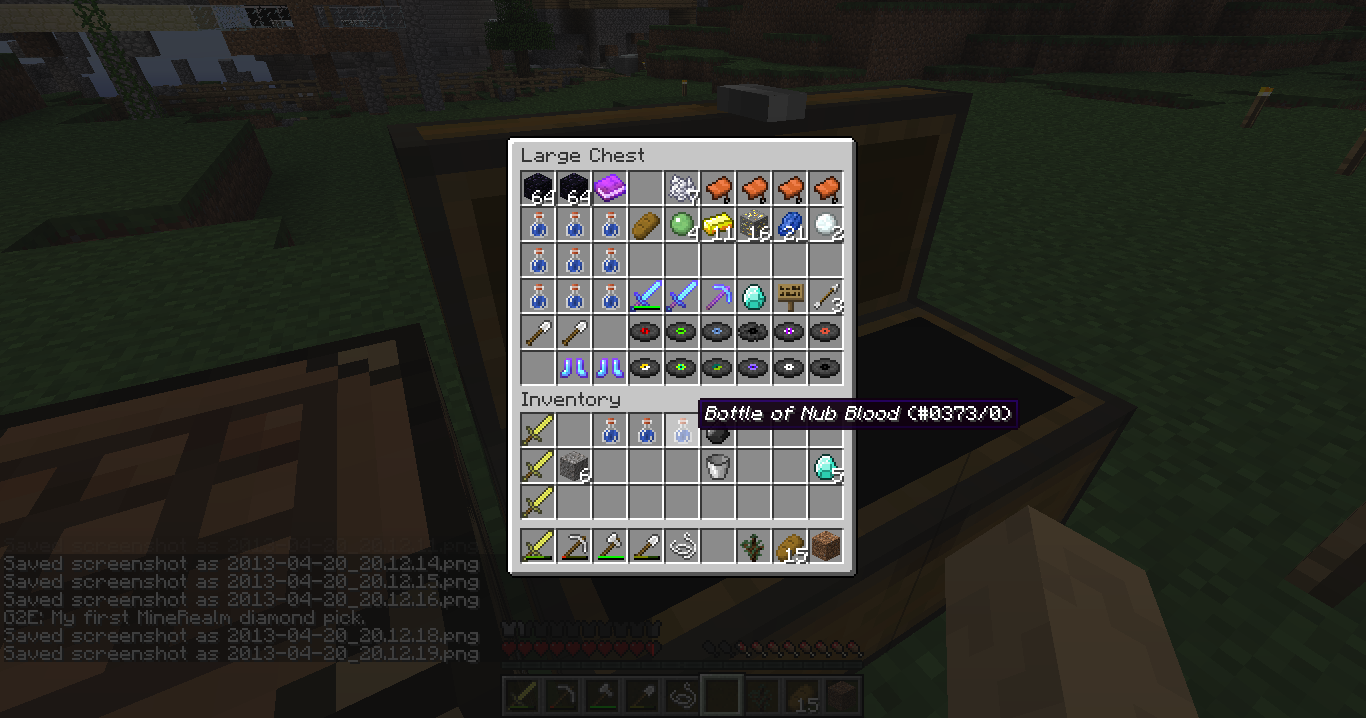Pick up the single bread loaf in chest
Image resolution: width=1366 pixels, height=718 pixels.
click(646, 224)
